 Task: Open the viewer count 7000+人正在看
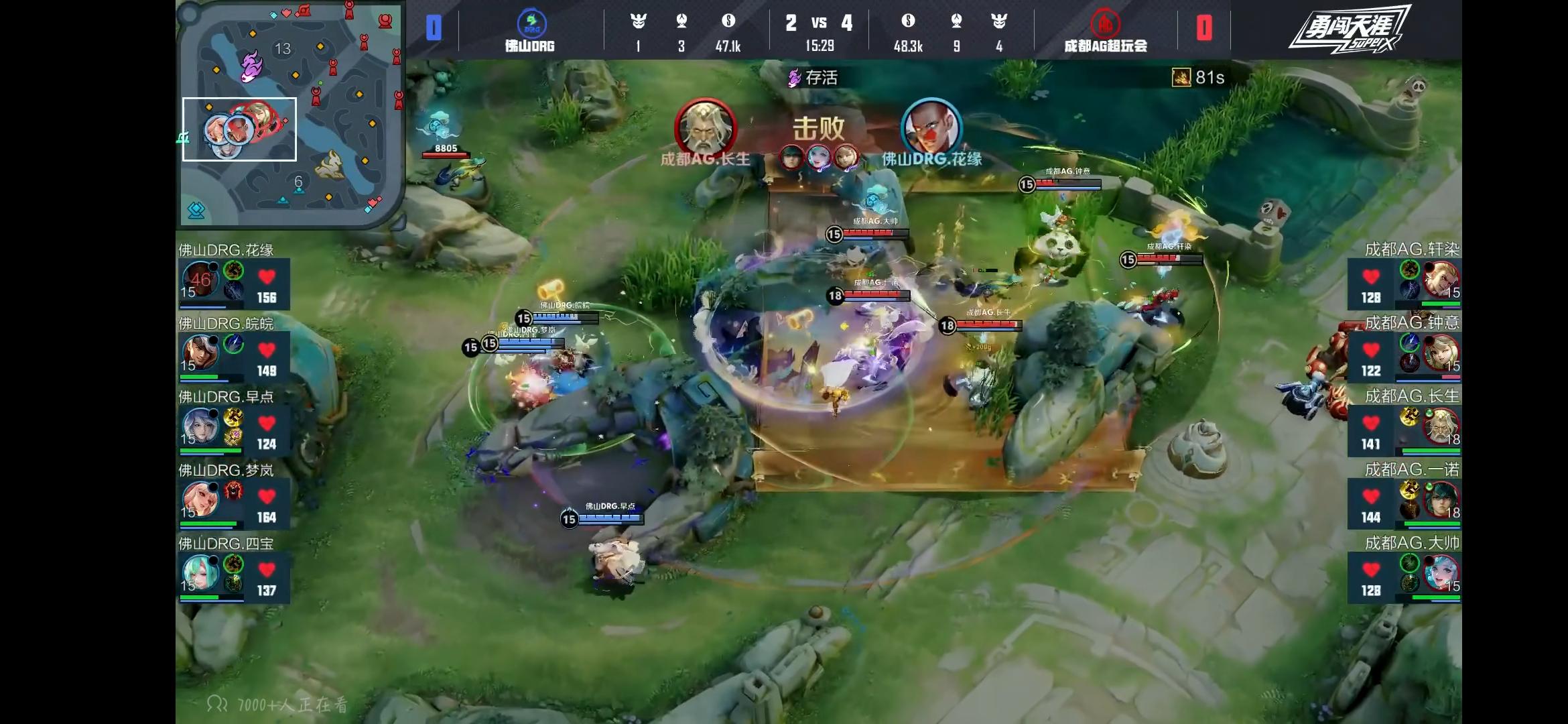[278, 704]
